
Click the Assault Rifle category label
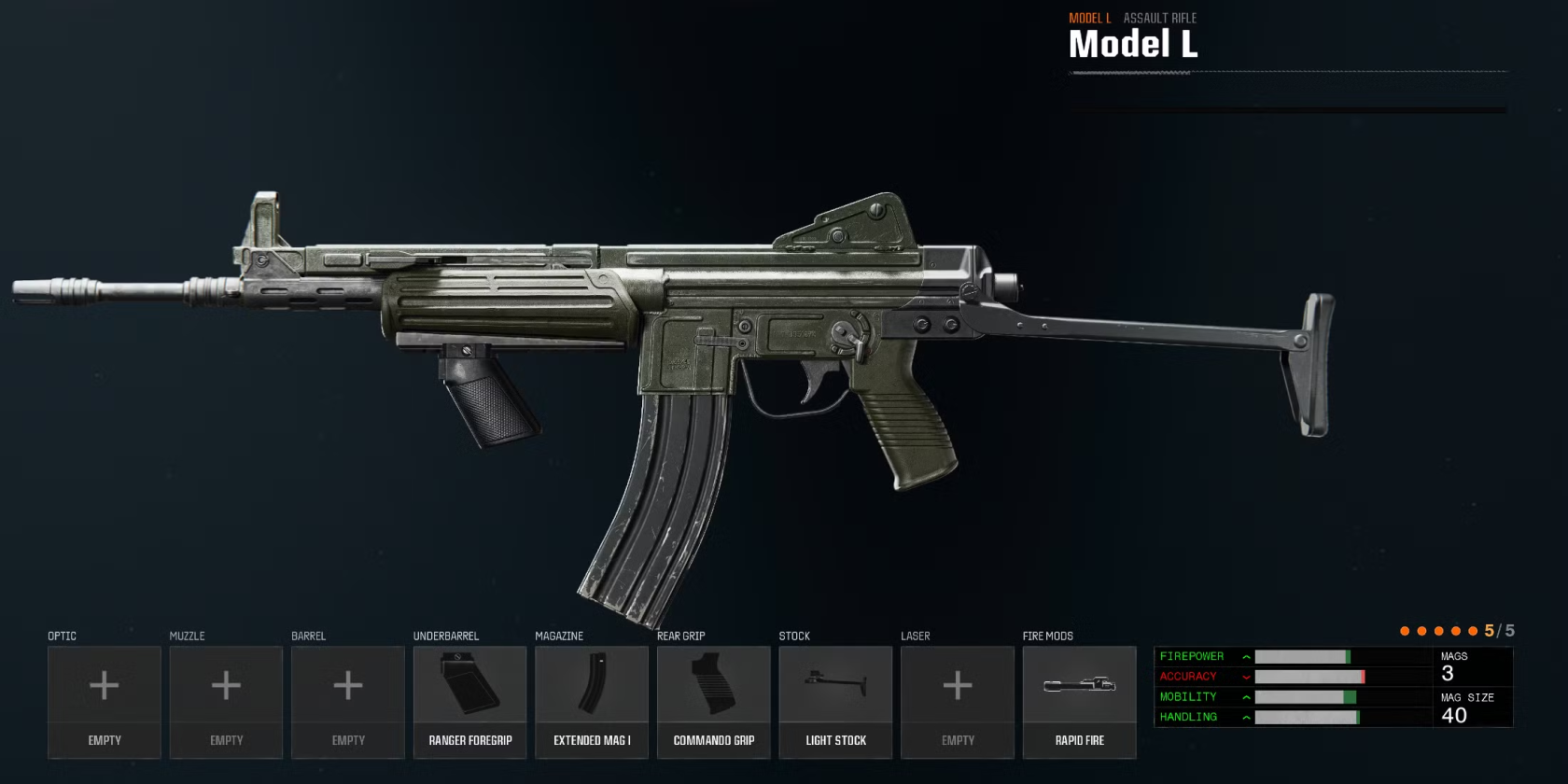[1160, 17]
